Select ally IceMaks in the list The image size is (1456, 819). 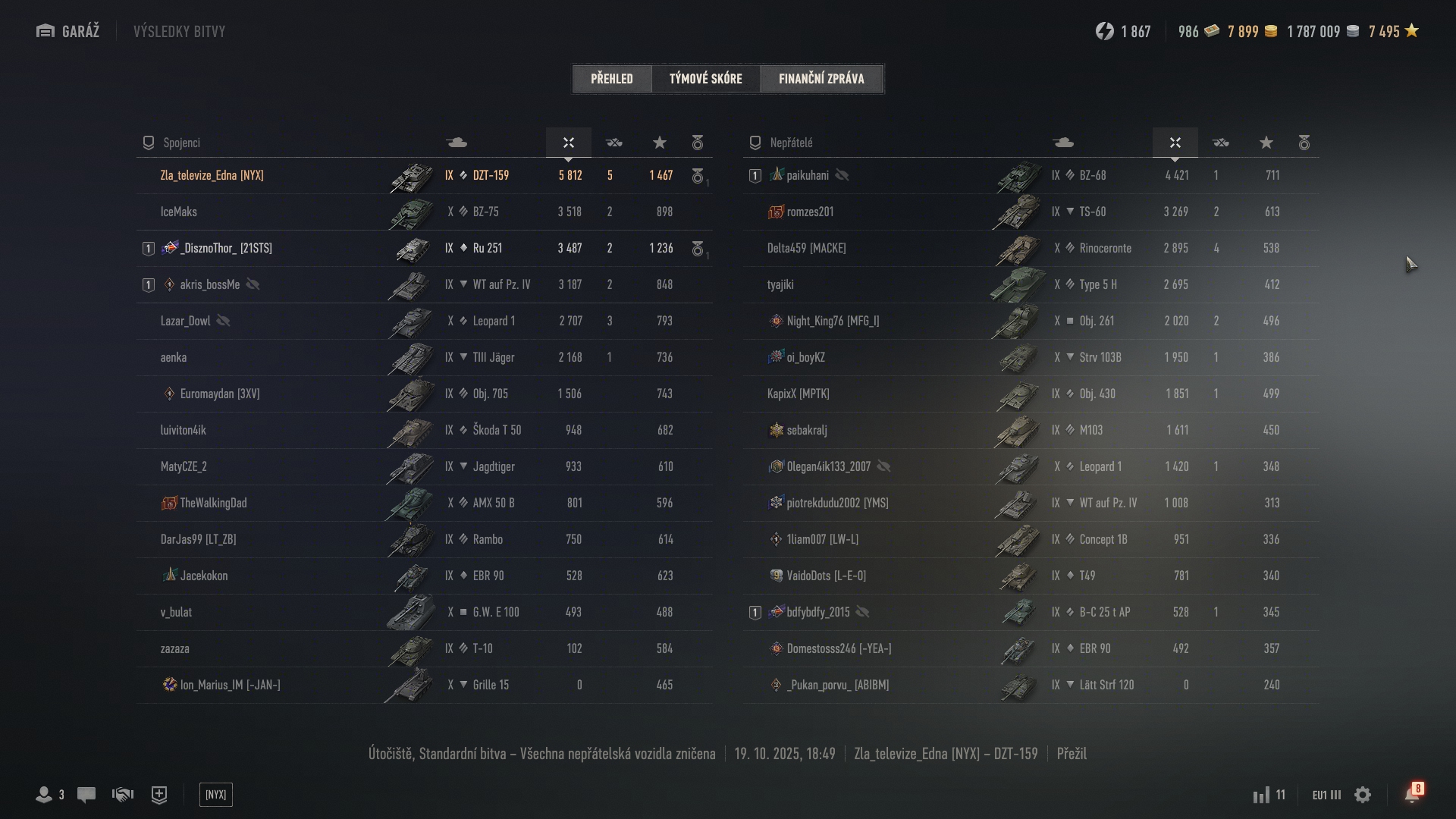click(x=179, y=212)
